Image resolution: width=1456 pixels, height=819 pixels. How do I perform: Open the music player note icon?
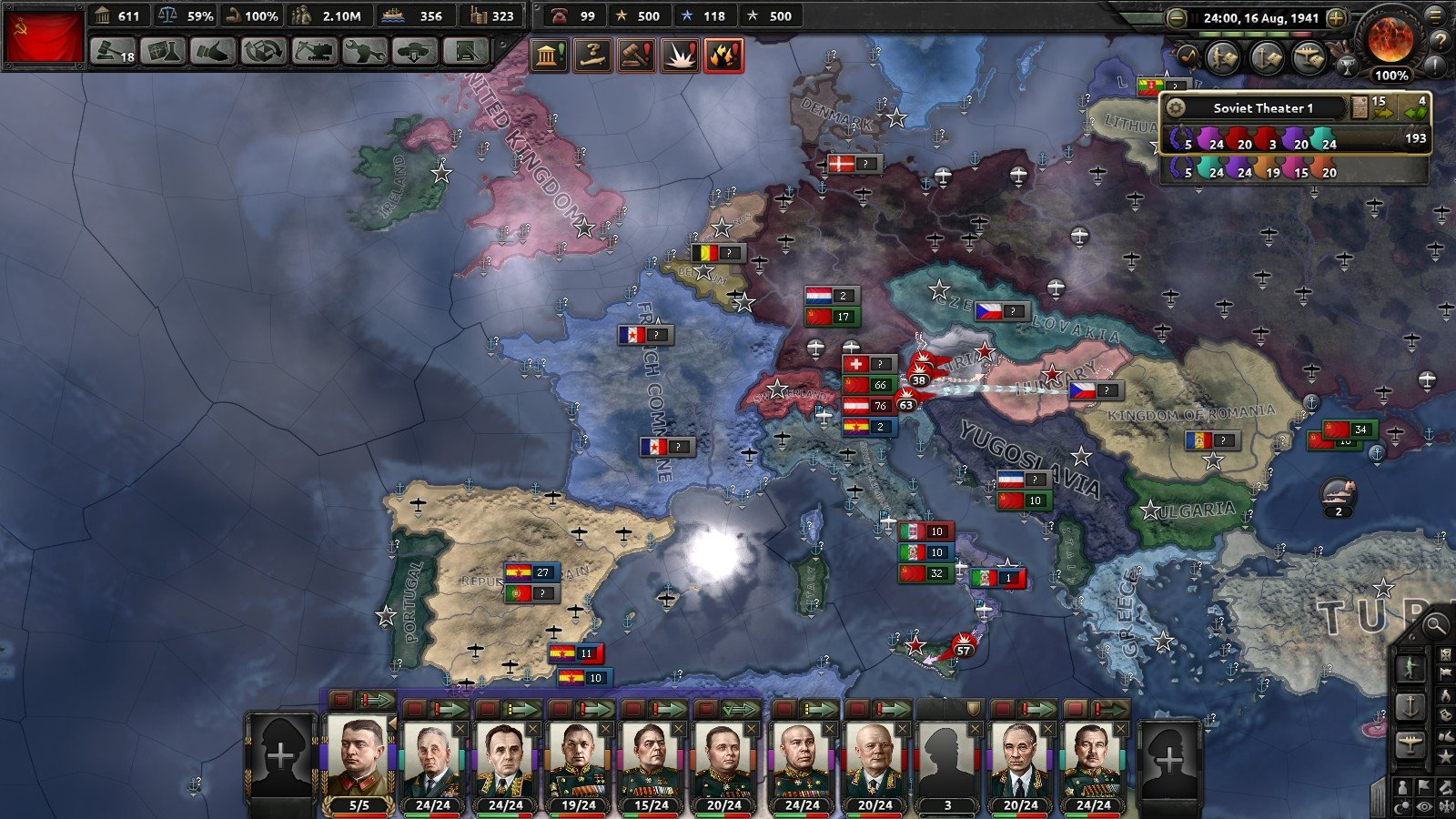[x=1188, y=56]
